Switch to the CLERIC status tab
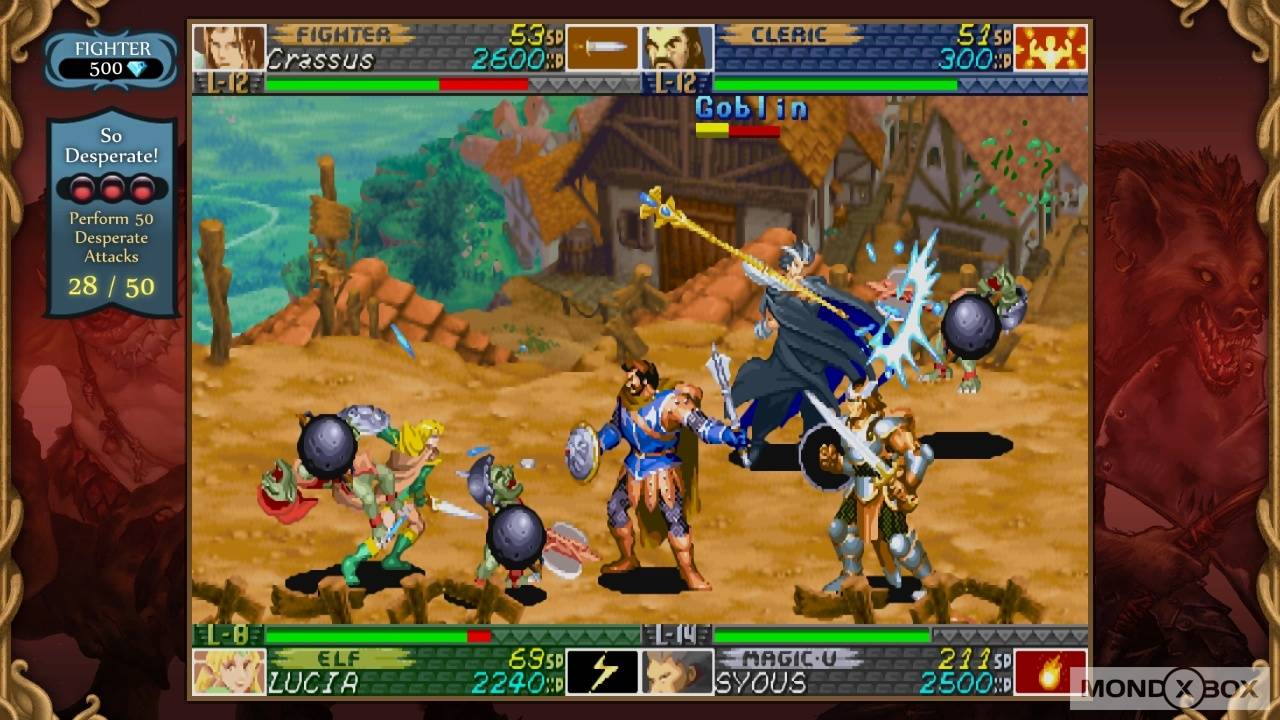The width and height of the screenshot is (1280, 720). (x=790, y=34)
